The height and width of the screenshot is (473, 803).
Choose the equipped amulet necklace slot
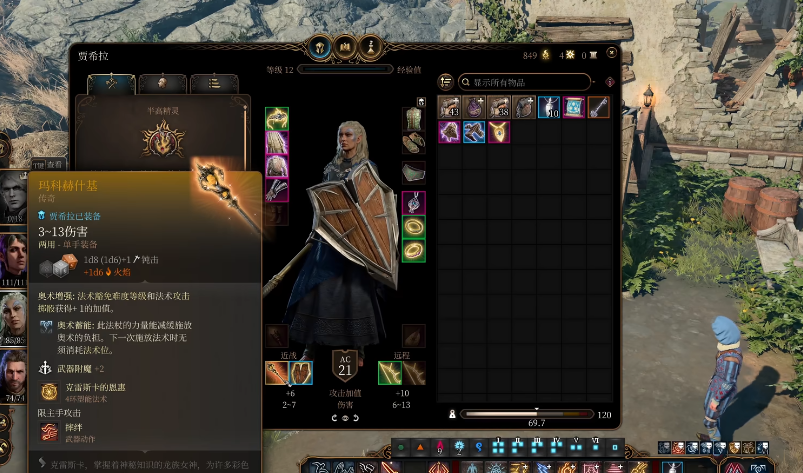(413, 203)
